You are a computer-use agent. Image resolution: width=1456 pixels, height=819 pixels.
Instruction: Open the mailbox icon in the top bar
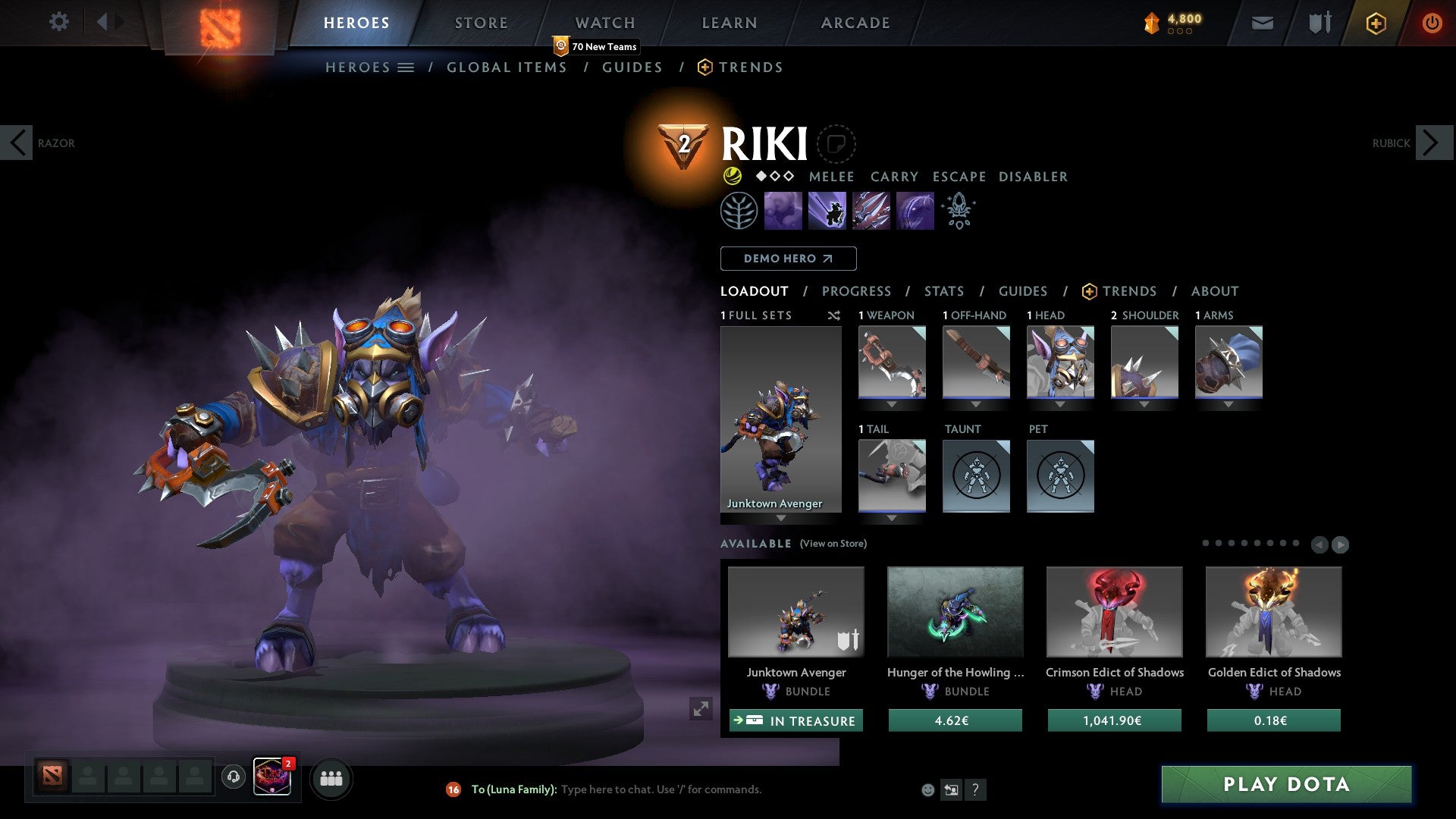pos(1262,23)
